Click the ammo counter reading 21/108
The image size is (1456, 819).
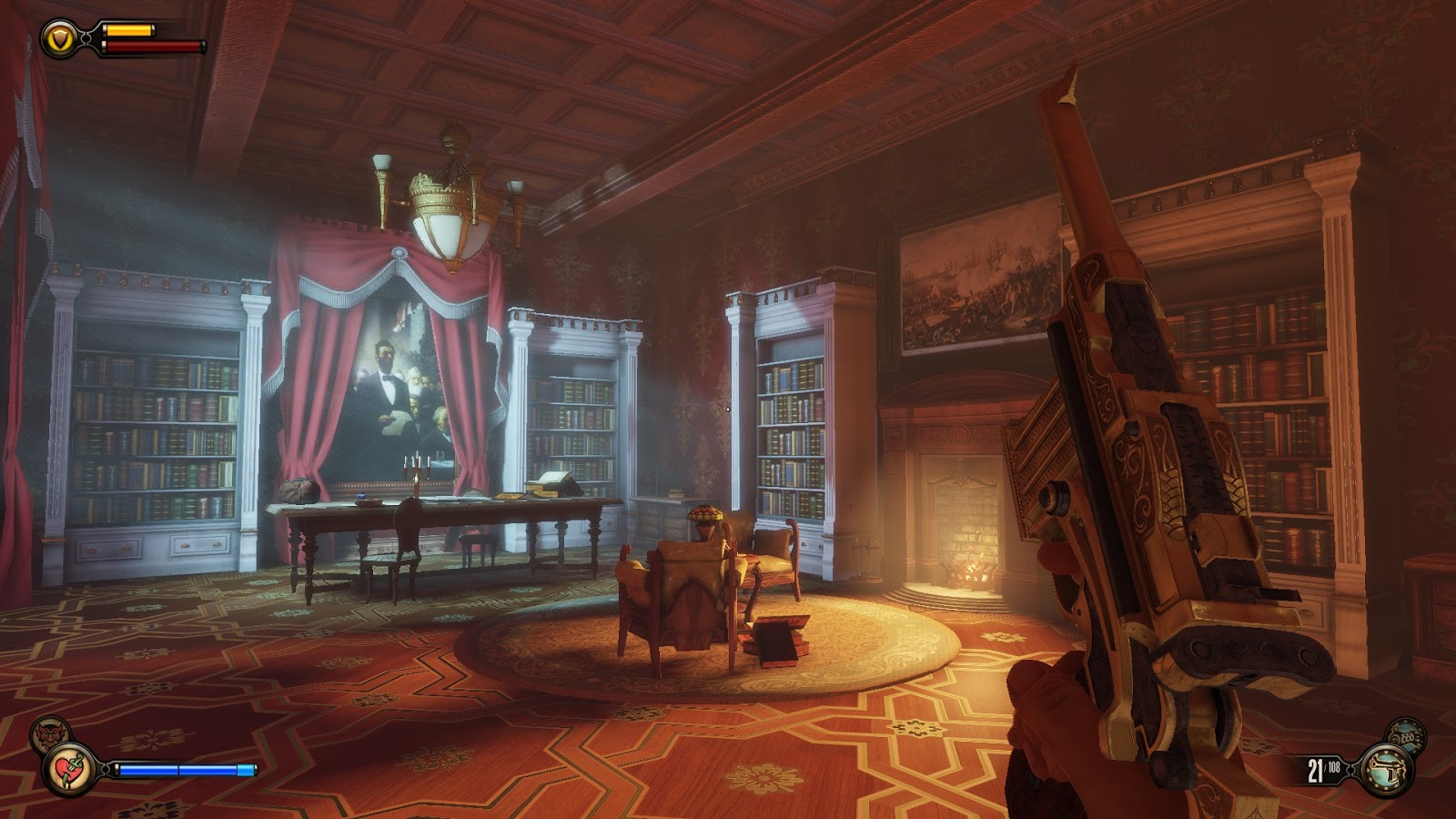tap(1321, 767)
